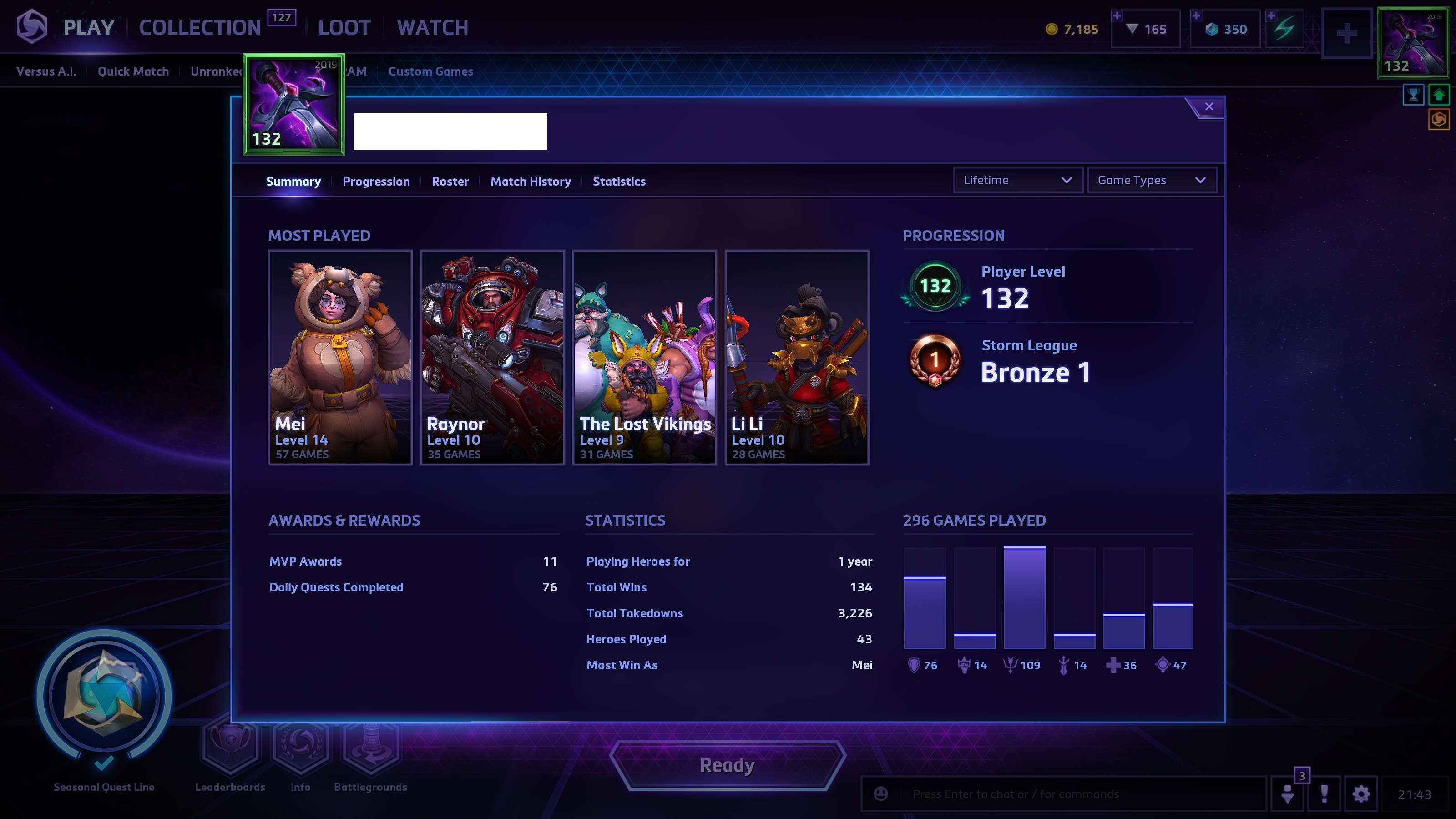
Task: Open the Li Li hero card
Action: [796, 357]
